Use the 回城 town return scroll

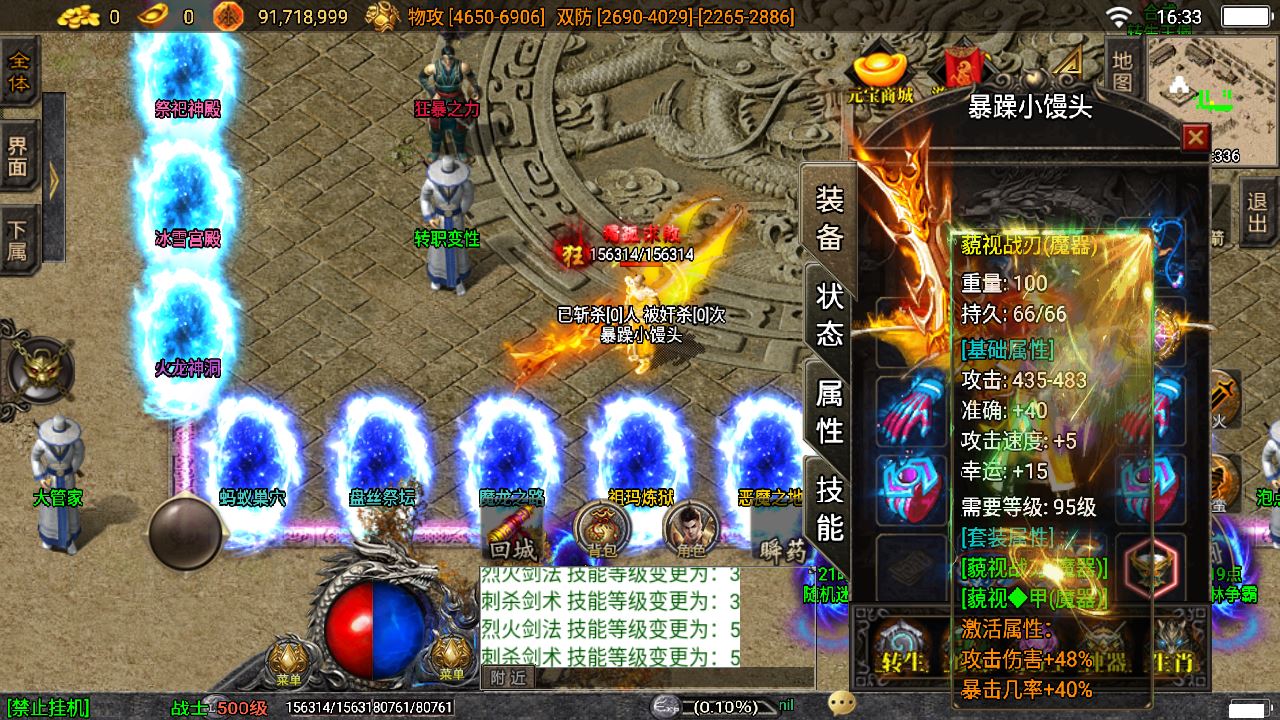[x=513, y=531]
